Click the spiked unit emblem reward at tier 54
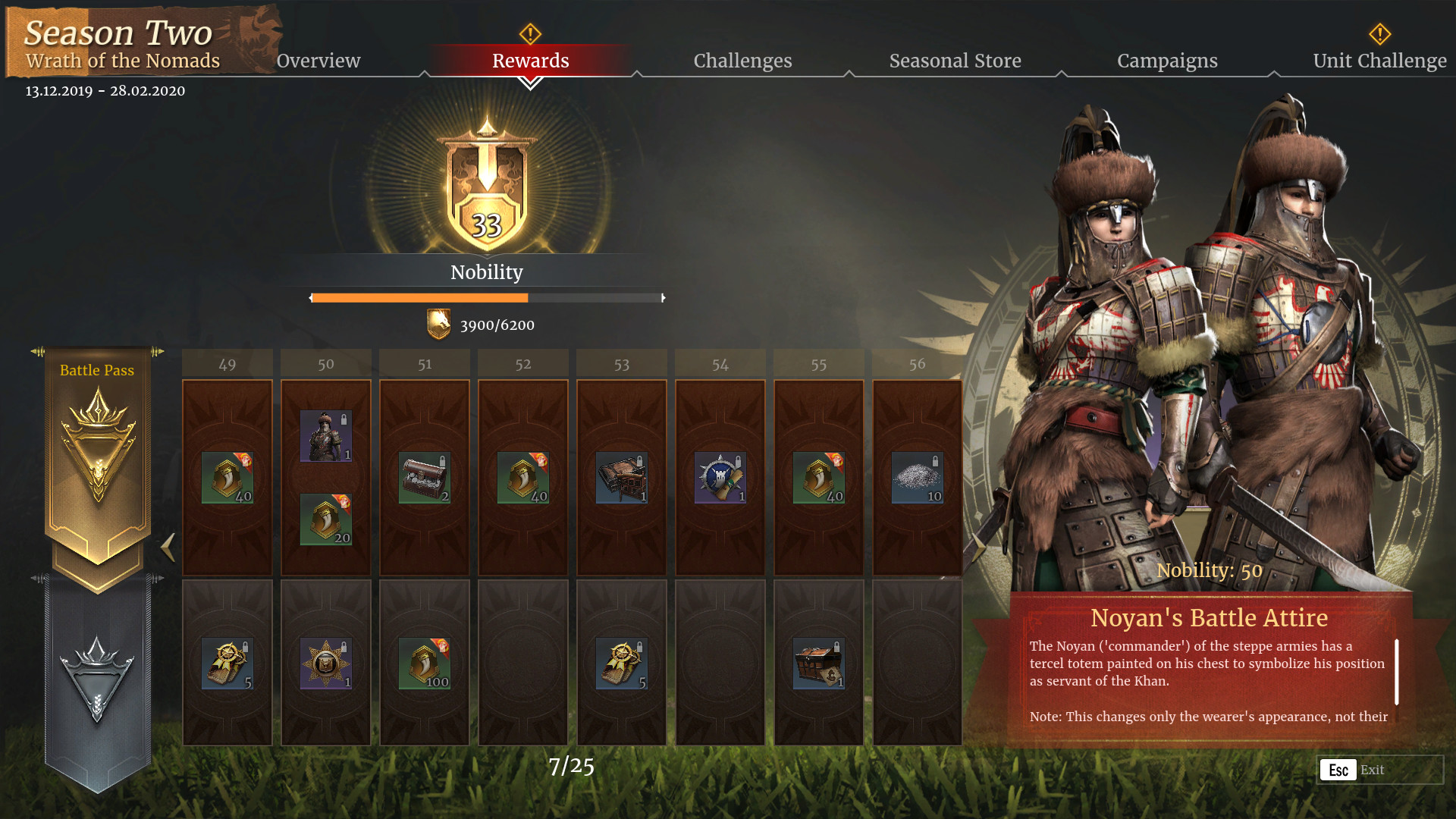 [719, 478]
